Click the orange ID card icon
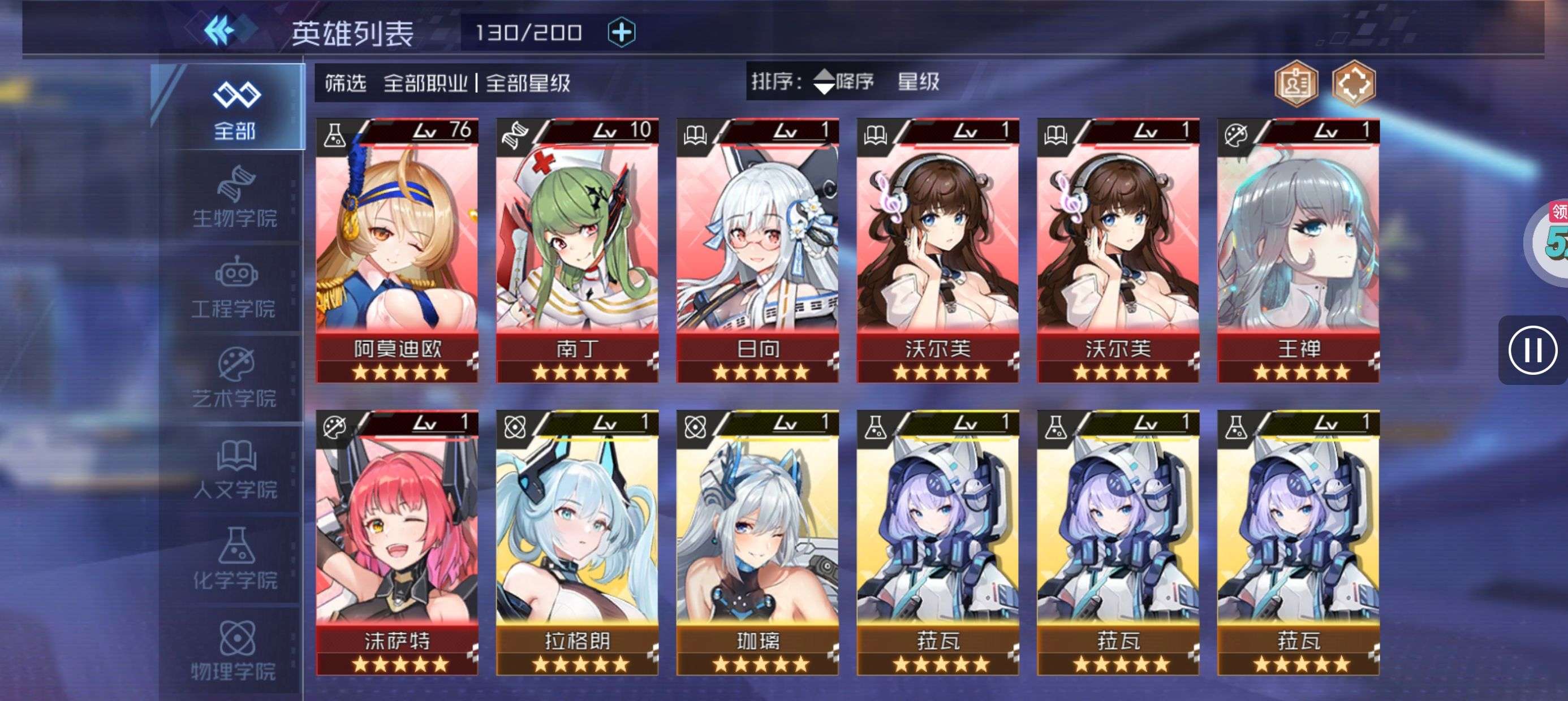 tap(1296, 84)
